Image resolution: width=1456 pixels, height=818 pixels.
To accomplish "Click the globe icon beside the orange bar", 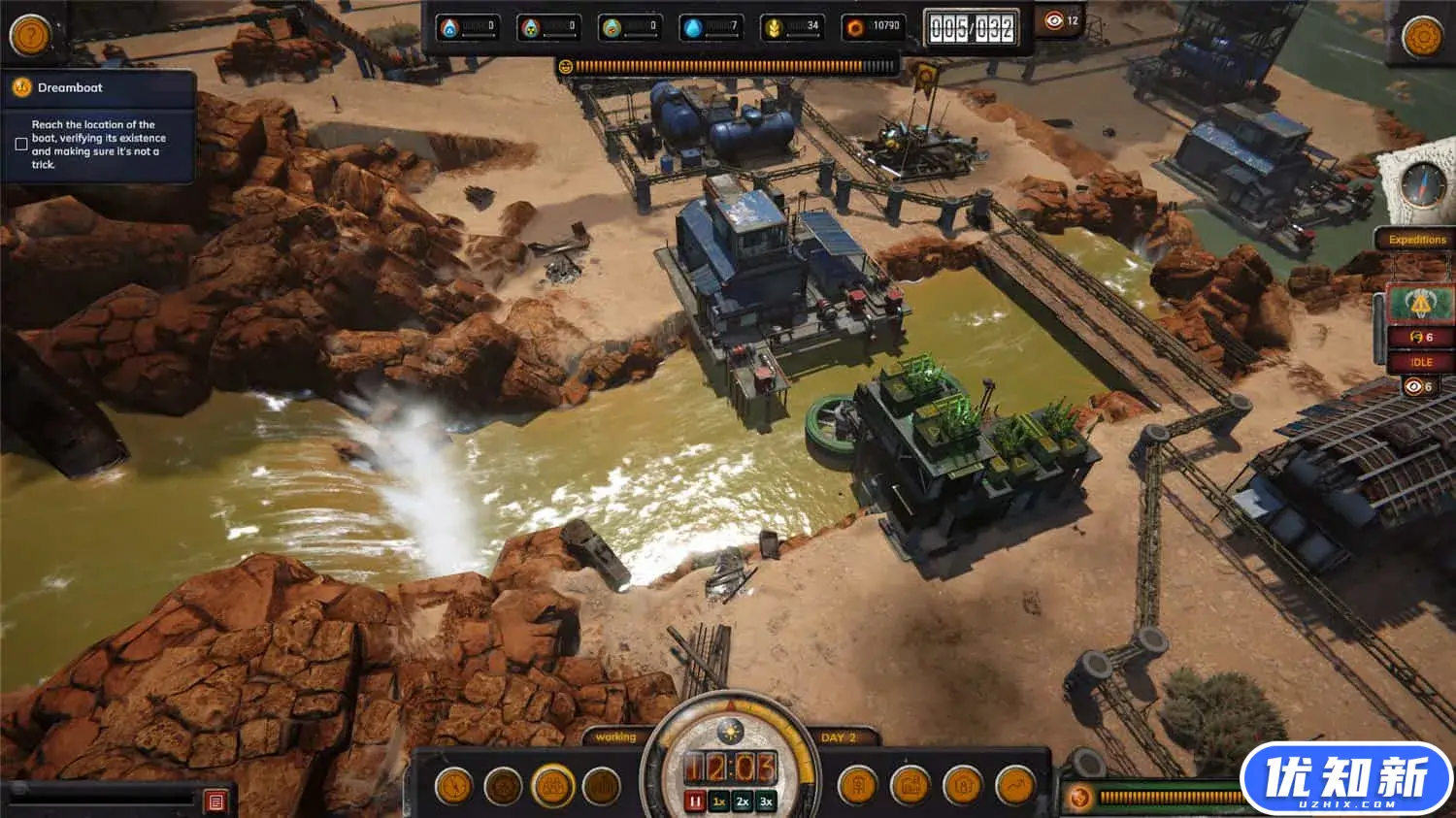I will (x=1079, y=799).
